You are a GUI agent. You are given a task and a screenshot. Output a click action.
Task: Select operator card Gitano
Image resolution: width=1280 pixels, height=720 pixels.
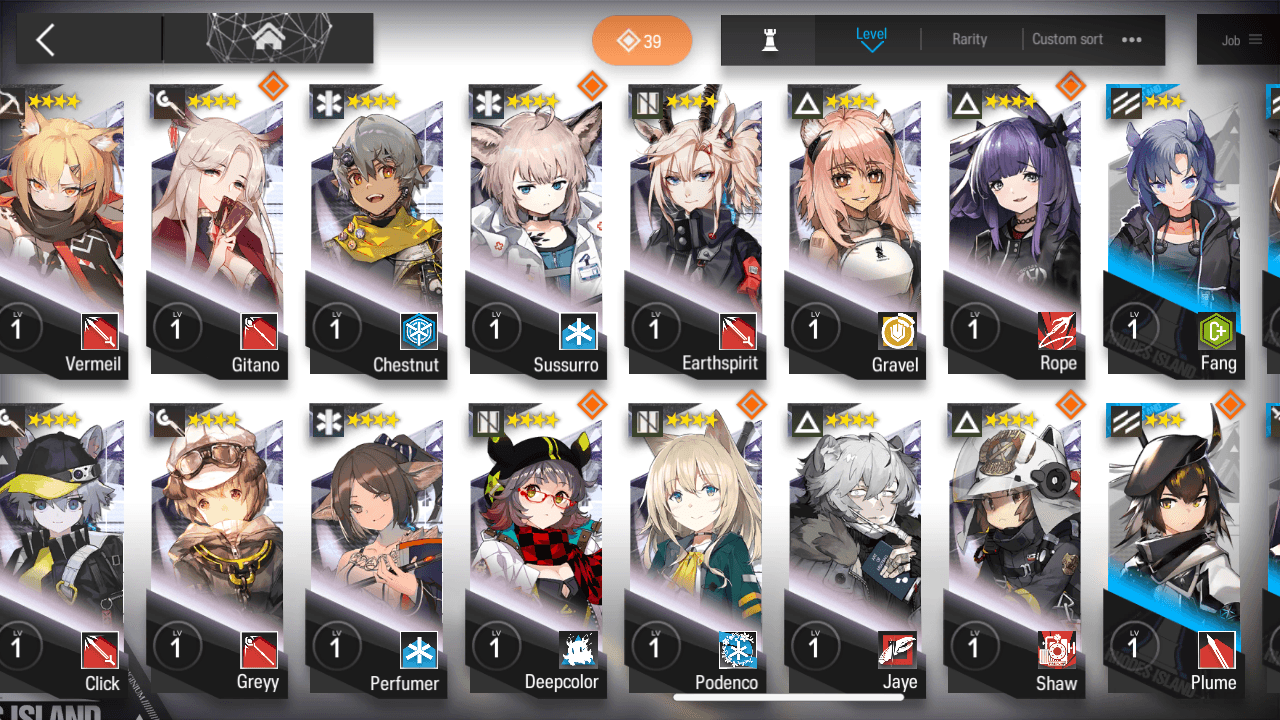click(x=217, y=230)
